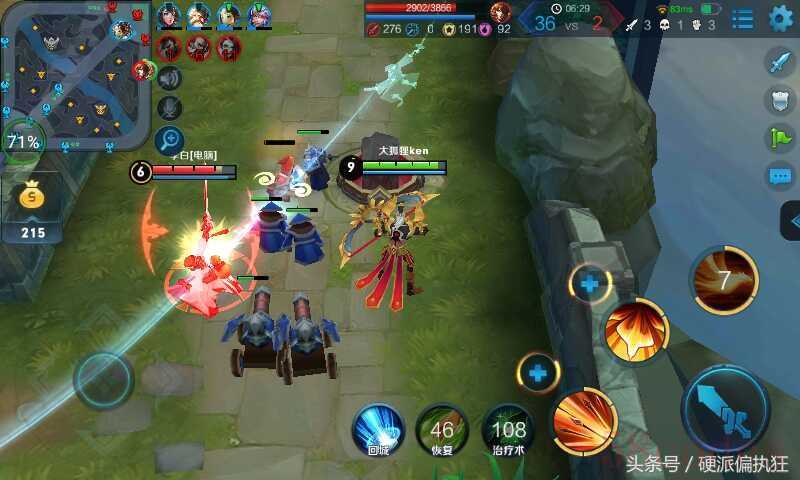The width and height of the screenshot is (800, 480).
Task: Use the 恢复 restore ability
Action: click(441, 430)
